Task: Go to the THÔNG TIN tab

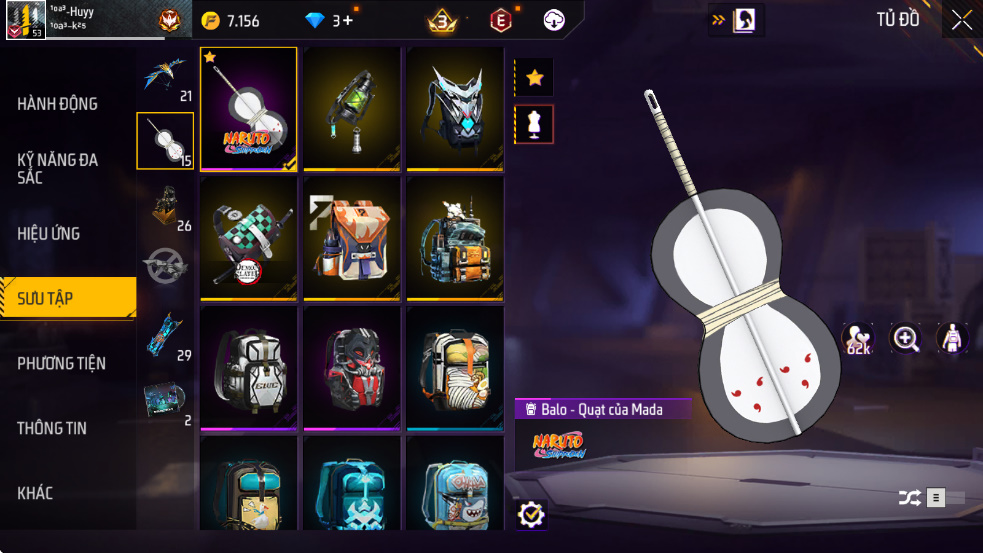Action: click(52, 428)
